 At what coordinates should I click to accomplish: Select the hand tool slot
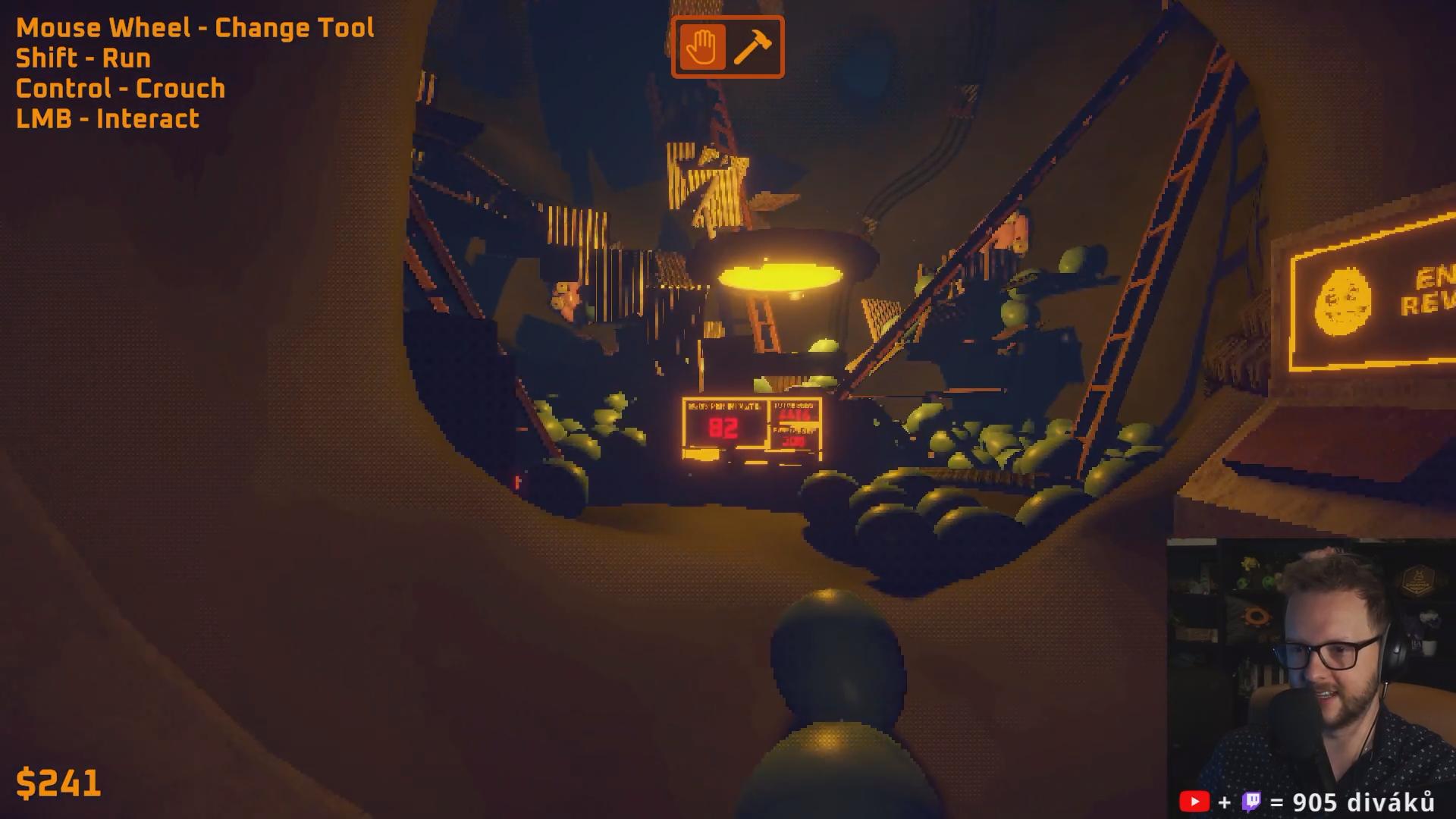pyautogui.click(x=702, y=47)
